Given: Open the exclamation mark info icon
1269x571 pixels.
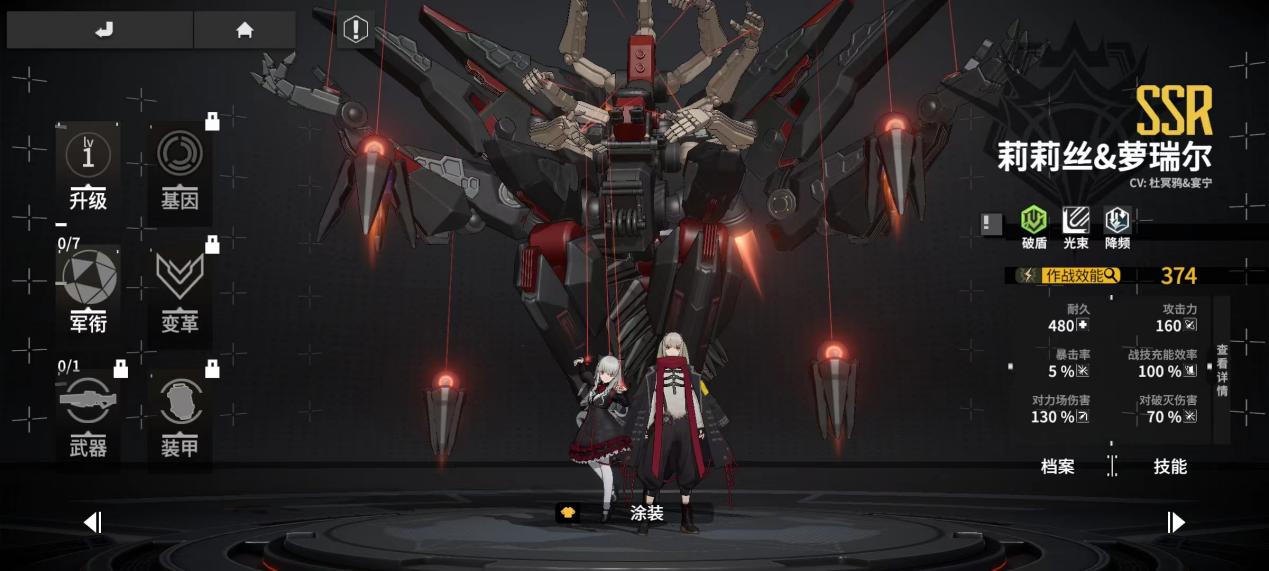Looking at the screenshot, I should click(x=356, y=30).
